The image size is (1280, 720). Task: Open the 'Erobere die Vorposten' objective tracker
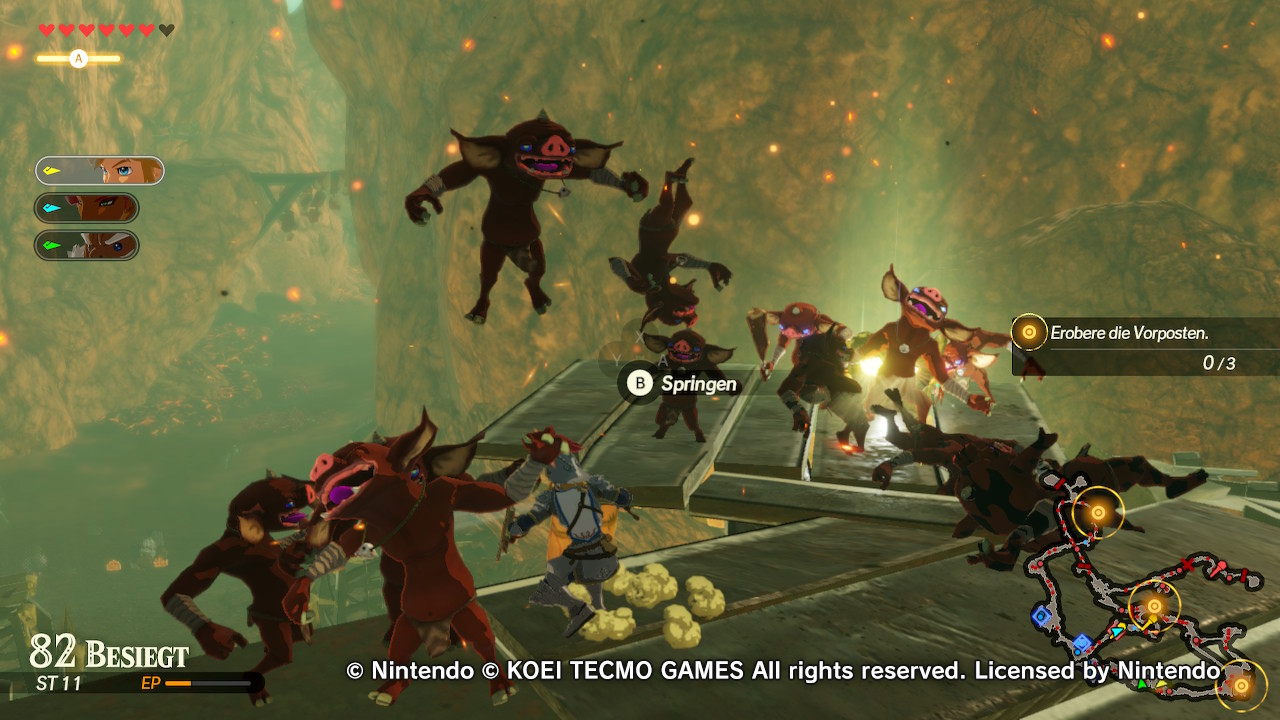click(x=1145, y=346)
